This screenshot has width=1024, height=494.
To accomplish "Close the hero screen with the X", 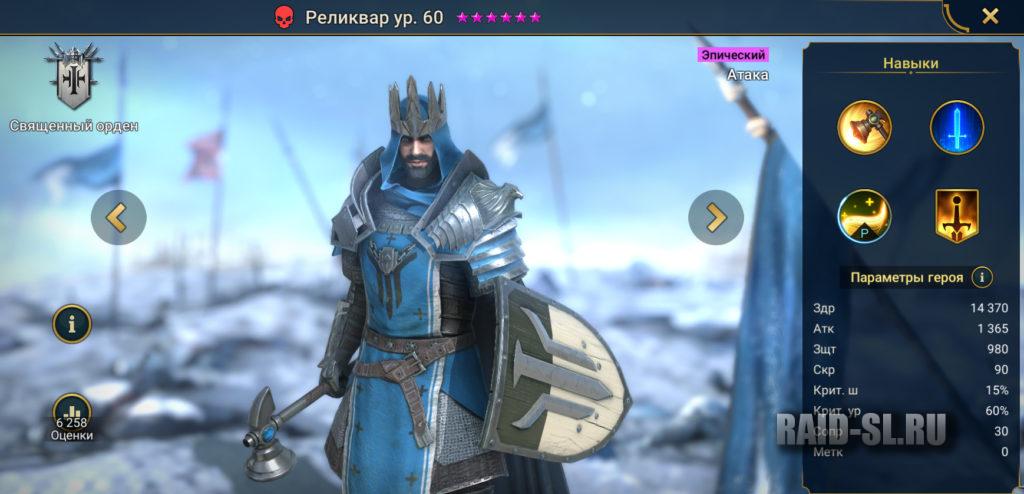I will [x=989, y=16].
